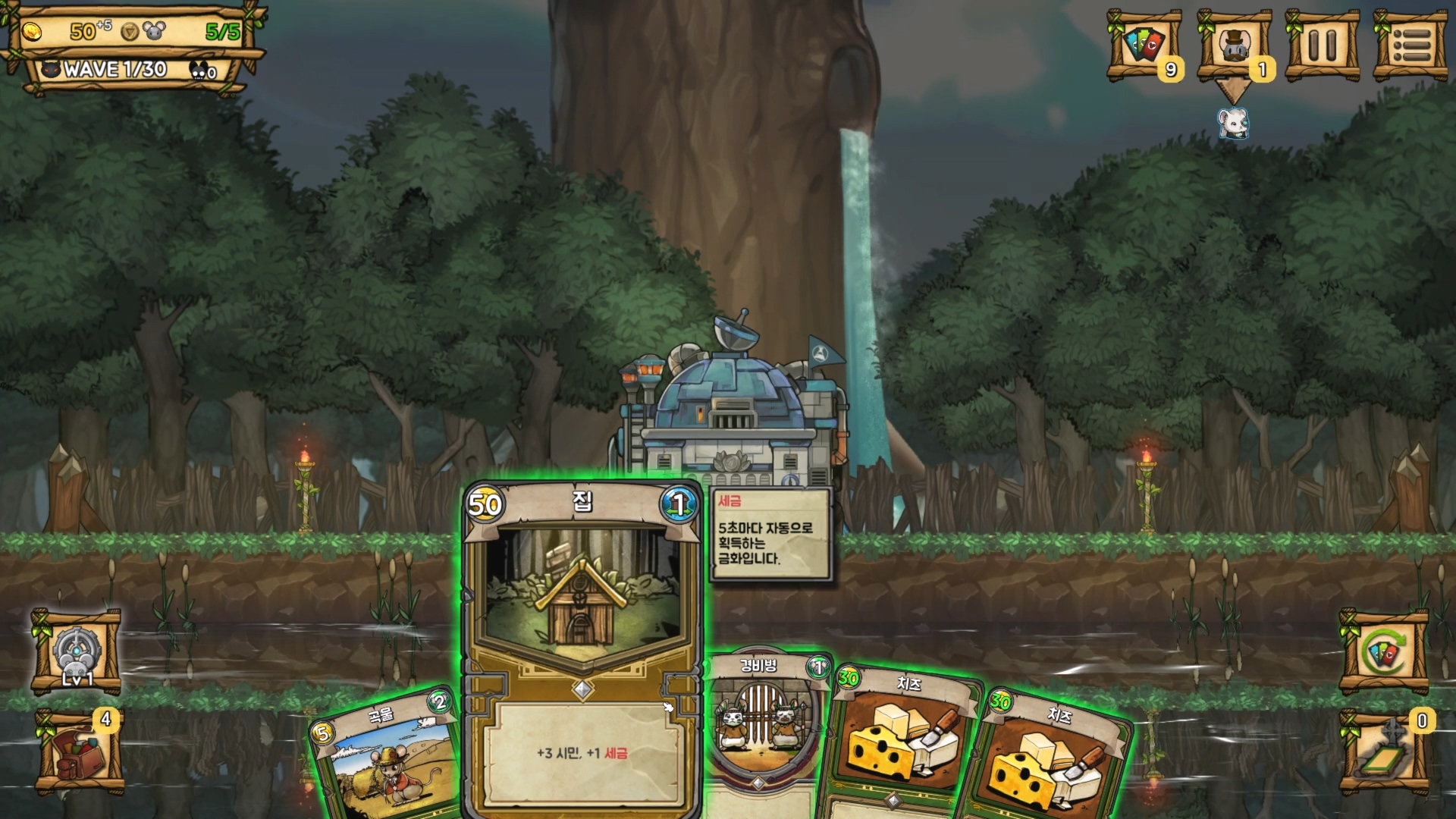Click the top-hat mouse leader icon

pyautogui.click(x=1234, y=45)
